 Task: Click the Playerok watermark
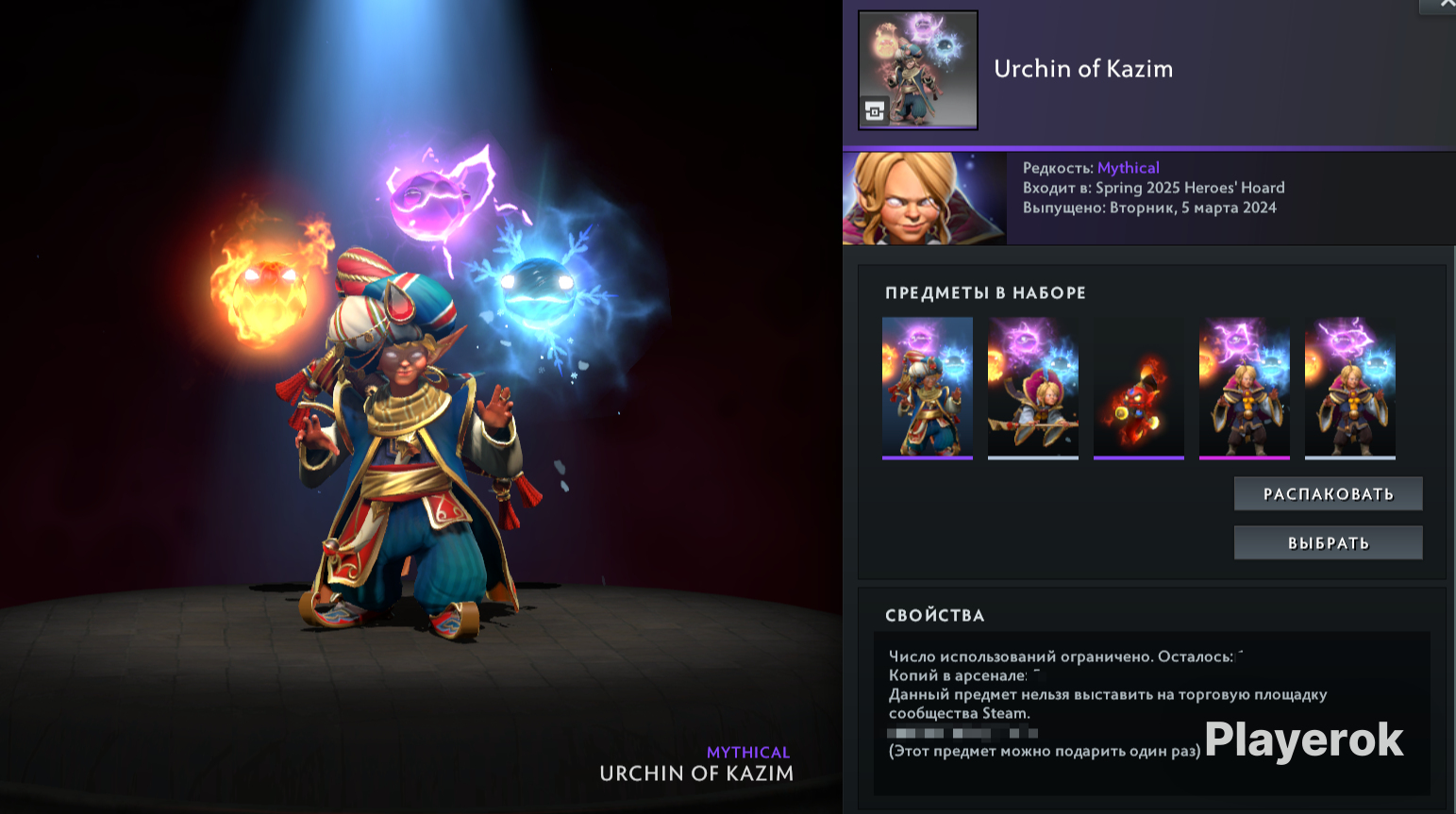point(1302,742)
